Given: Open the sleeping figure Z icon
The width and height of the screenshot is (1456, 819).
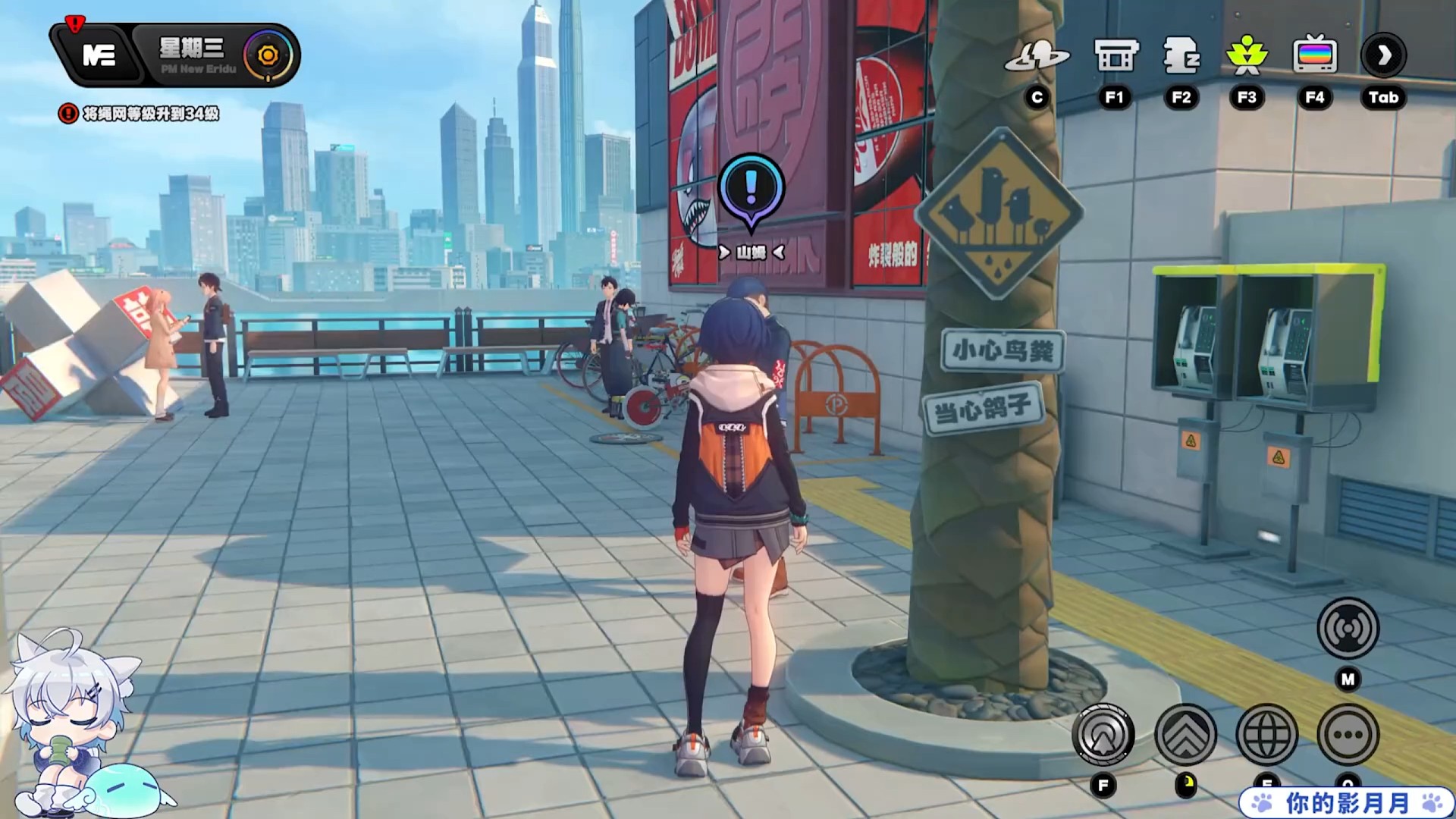Looking at the screenshot, I should [1181, 56].
